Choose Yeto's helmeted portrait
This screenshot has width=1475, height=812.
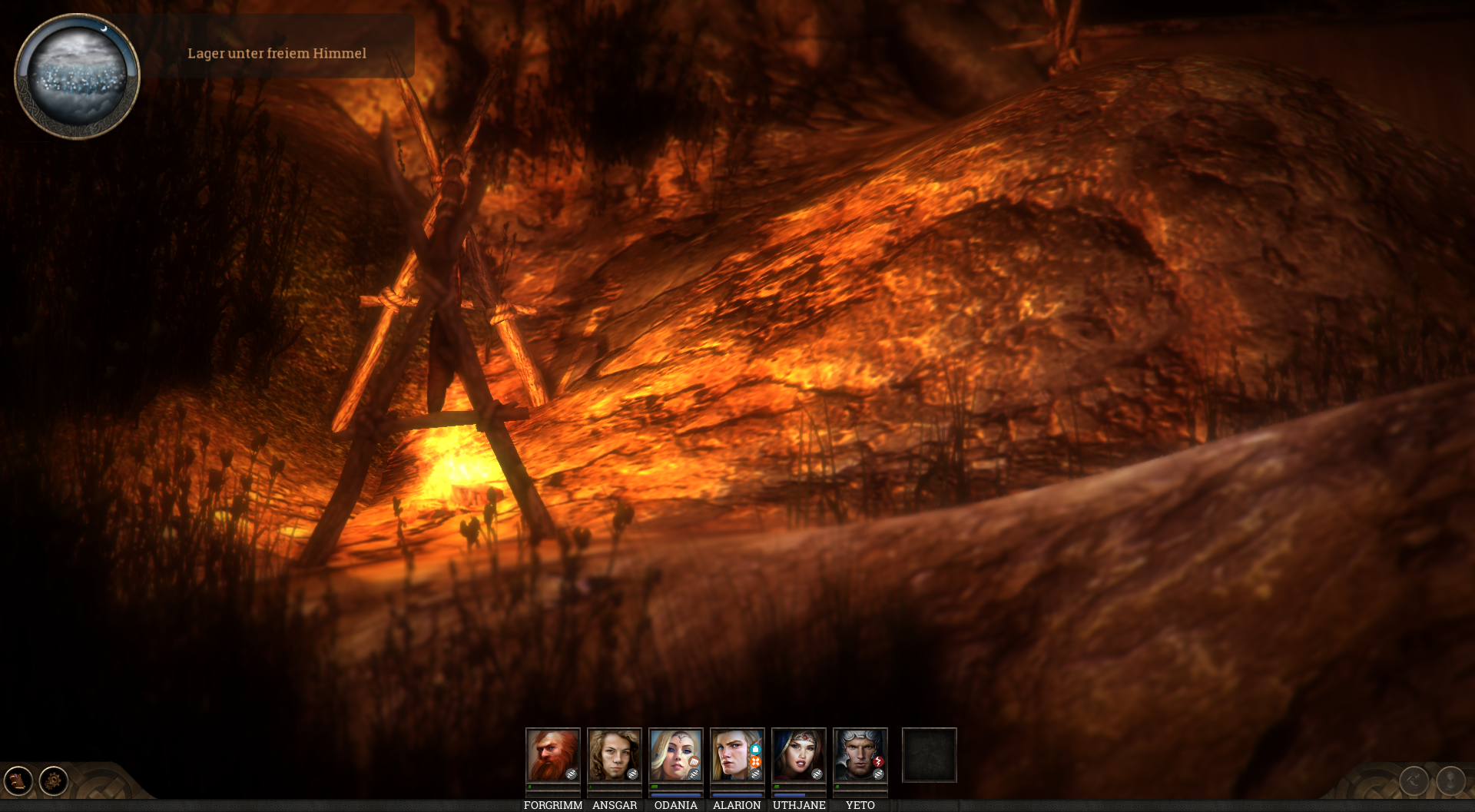pyautogui.click(x=860, y=754)
